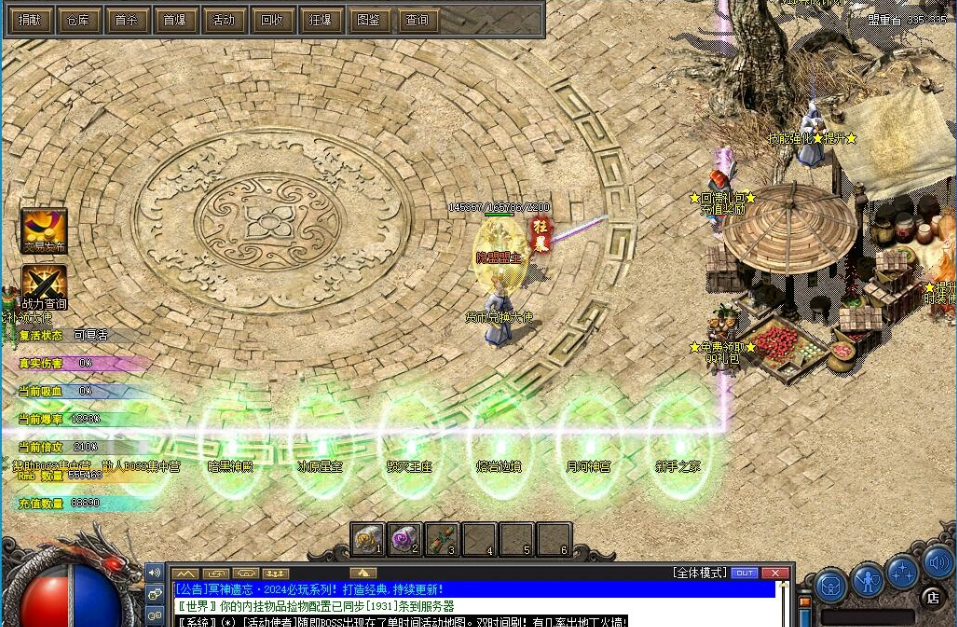Activate the 狂爆 button in the top bar

coord(321,20)
